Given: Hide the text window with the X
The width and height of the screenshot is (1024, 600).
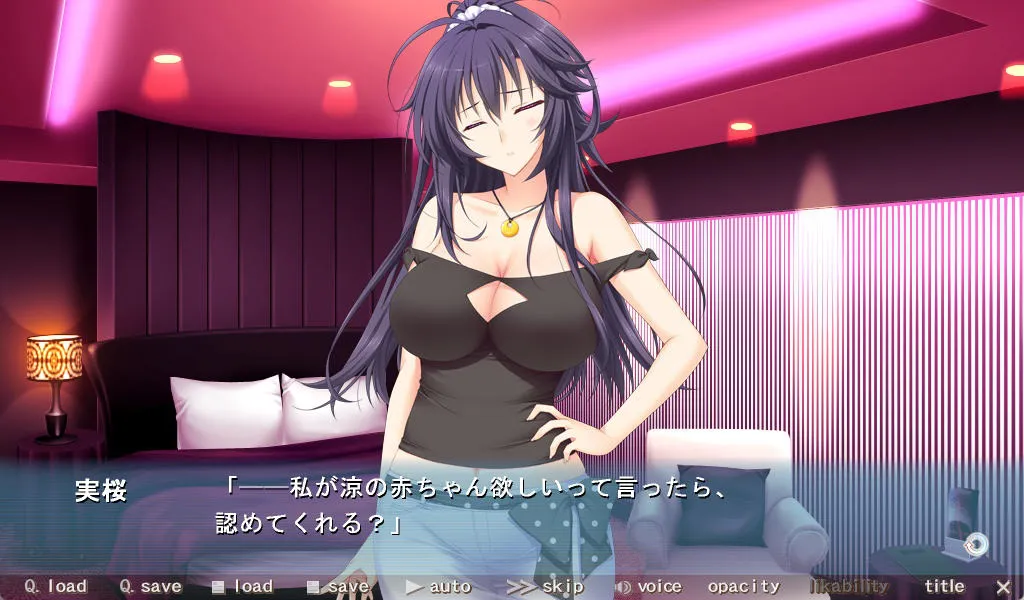Looking at the screenshot, I should pos(1003,587).
